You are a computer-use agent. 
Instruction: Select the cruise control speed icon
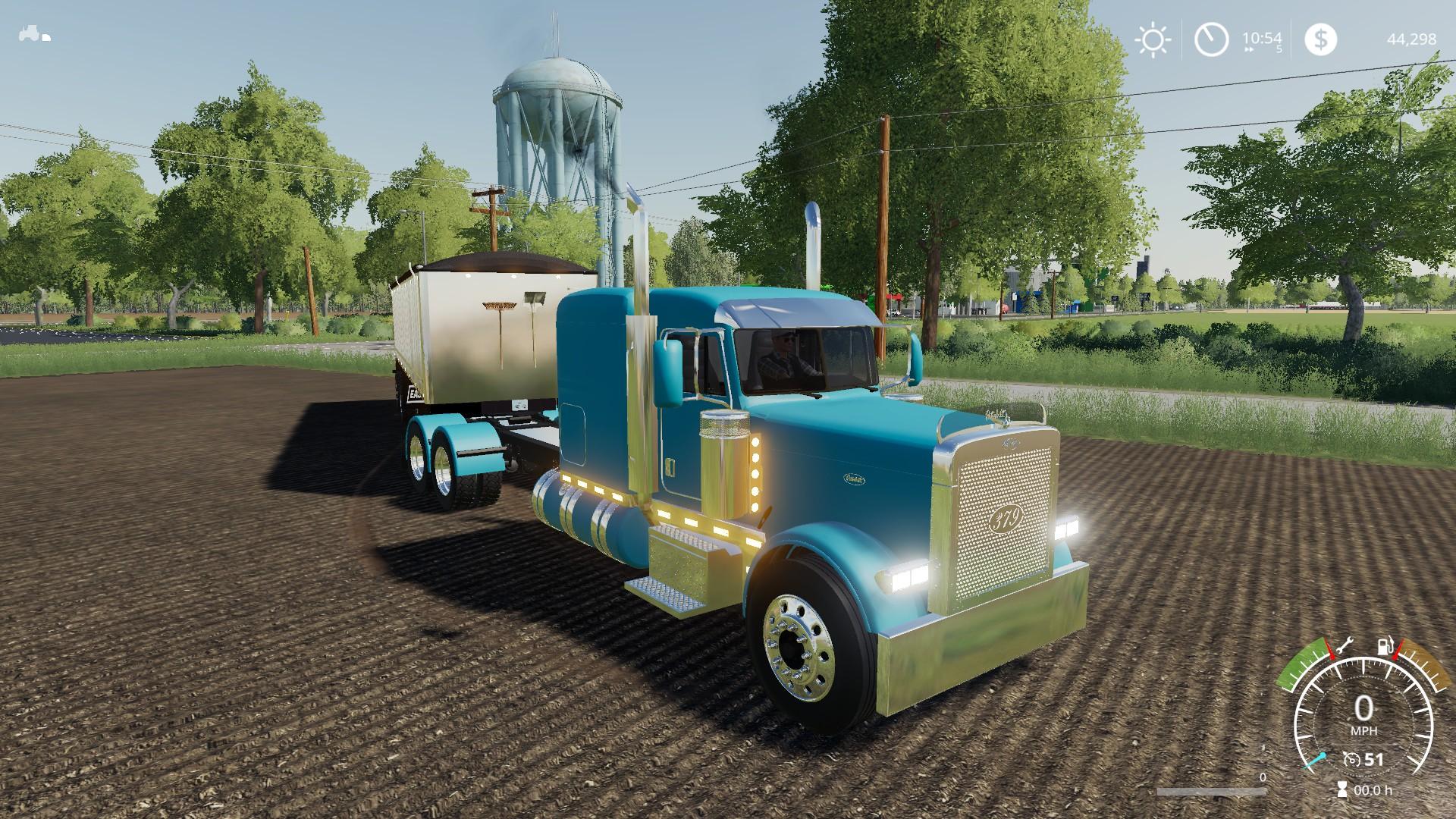coord(1351,760)
